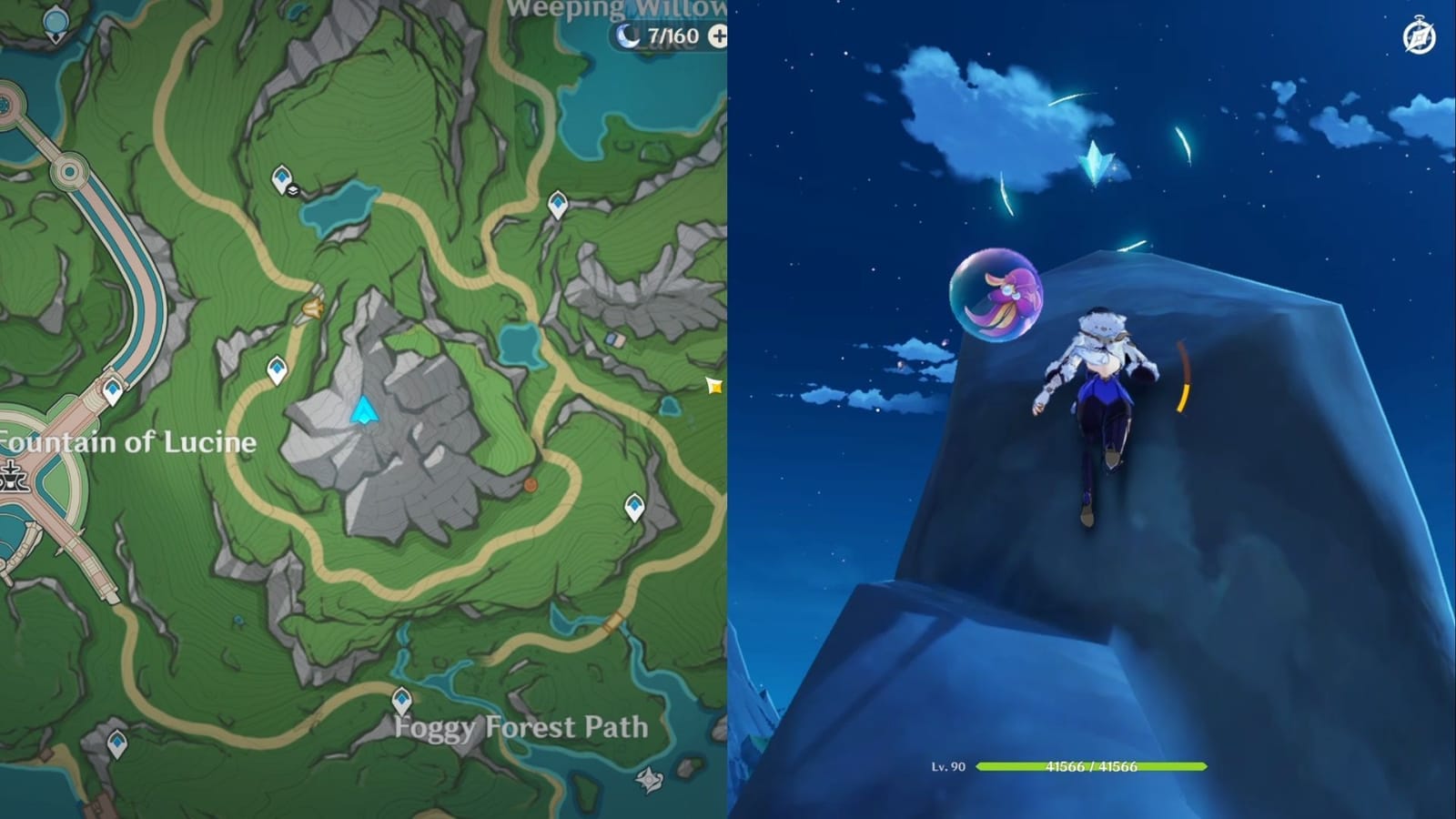The height and width of the screenshot is (819, 1456).
Task: Click the Foggy Forest Path area label
Action: pos(520,728)
